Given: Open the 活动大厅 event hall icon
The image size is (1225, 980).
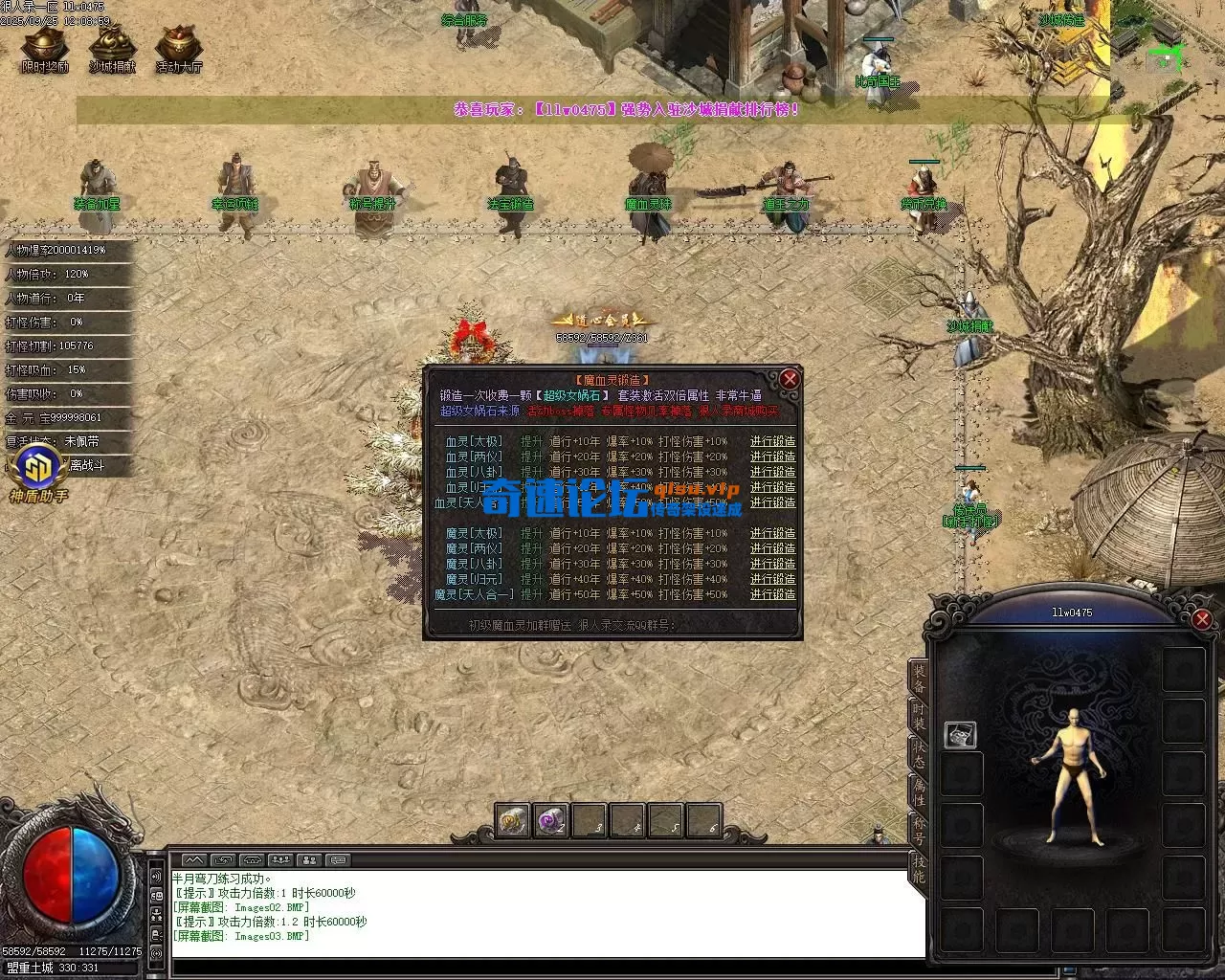Looking at the screenshot, I should 179,48.
